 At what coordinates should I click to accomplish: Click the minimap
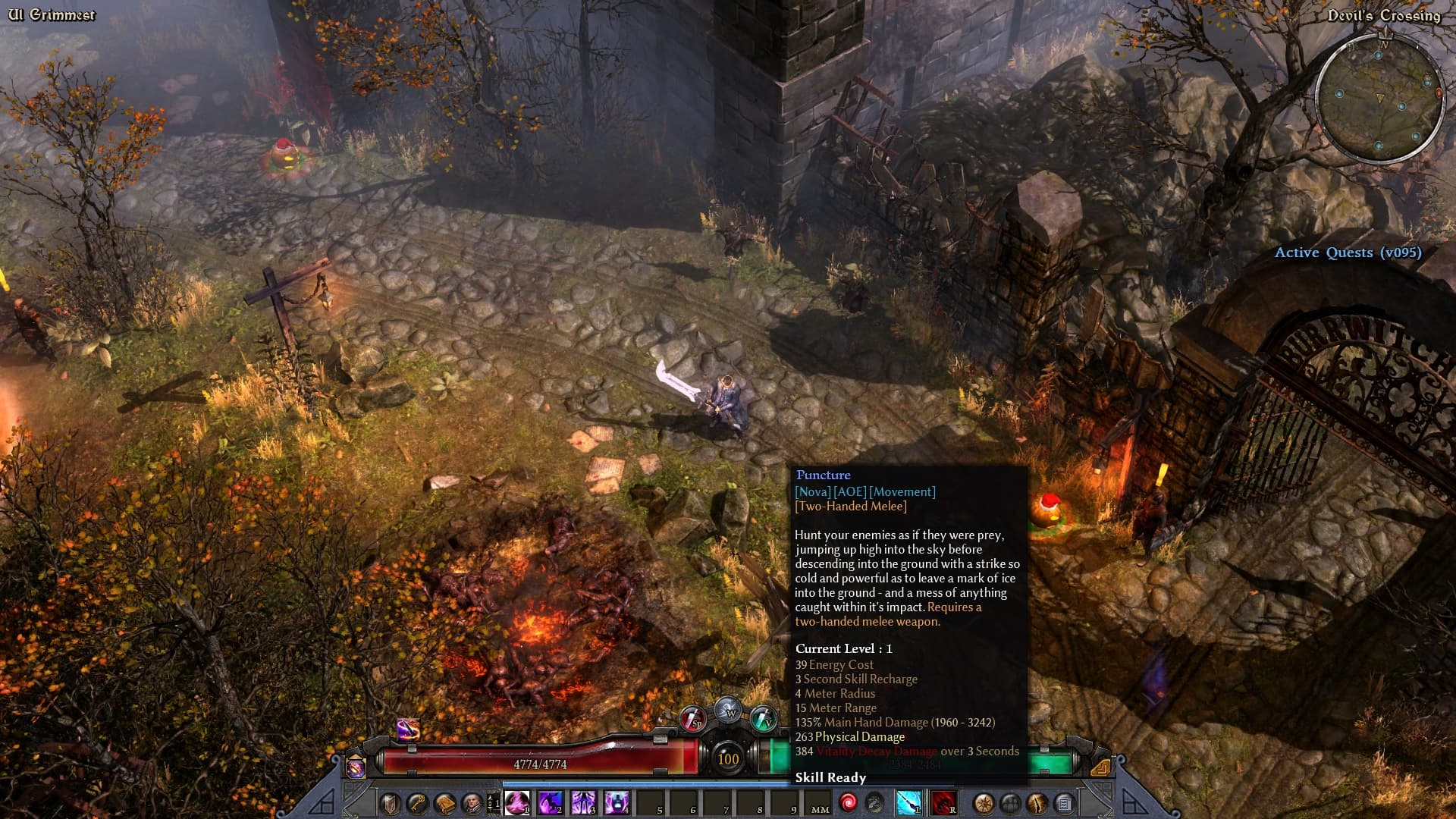point(1379,99)
